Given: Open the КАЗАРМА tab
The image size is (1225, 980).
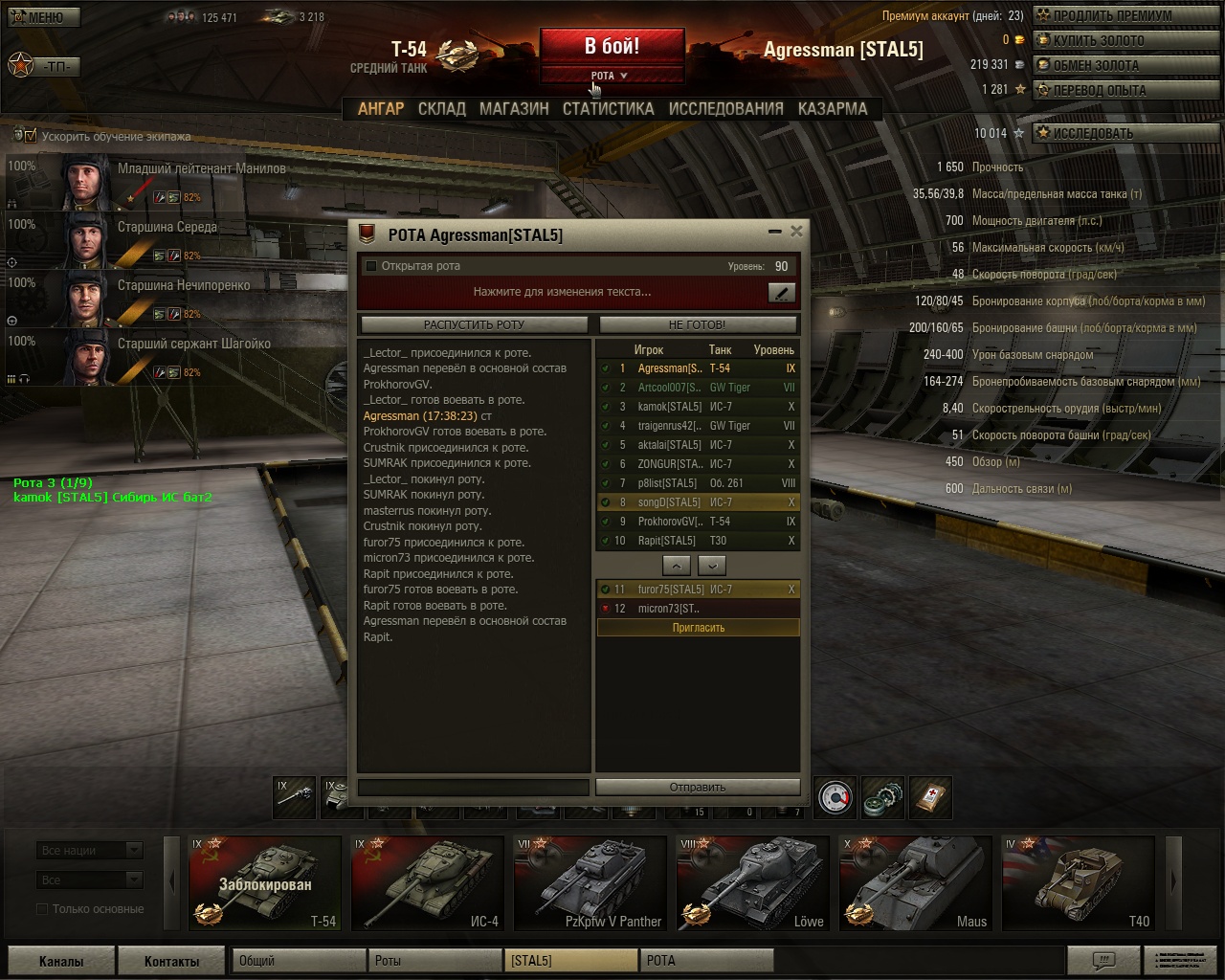Looking at the screenshot, I should click(x=833, y=109).
